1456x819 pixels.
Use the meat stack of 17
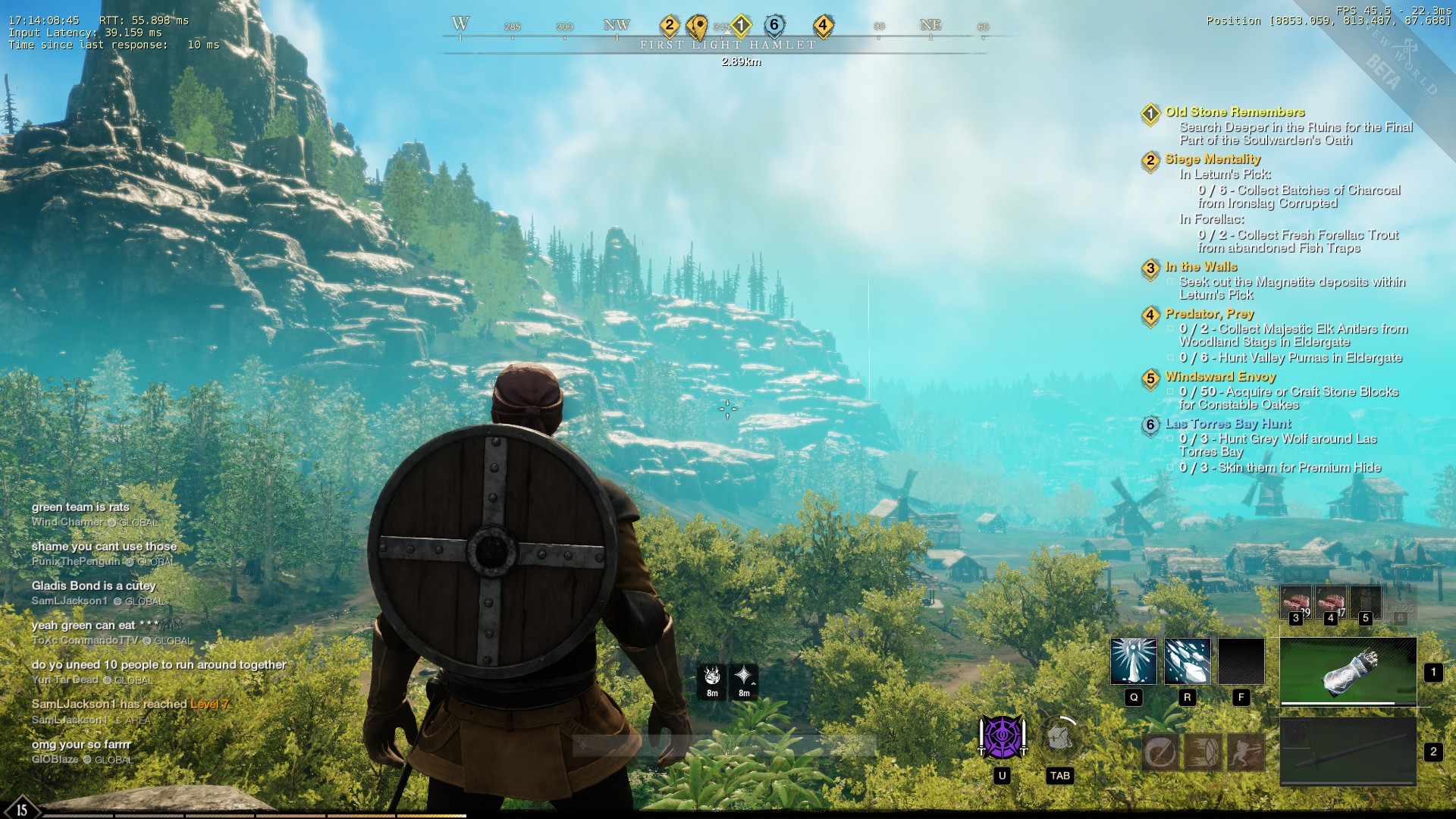pyautogui.click(x=1331, y=602)
